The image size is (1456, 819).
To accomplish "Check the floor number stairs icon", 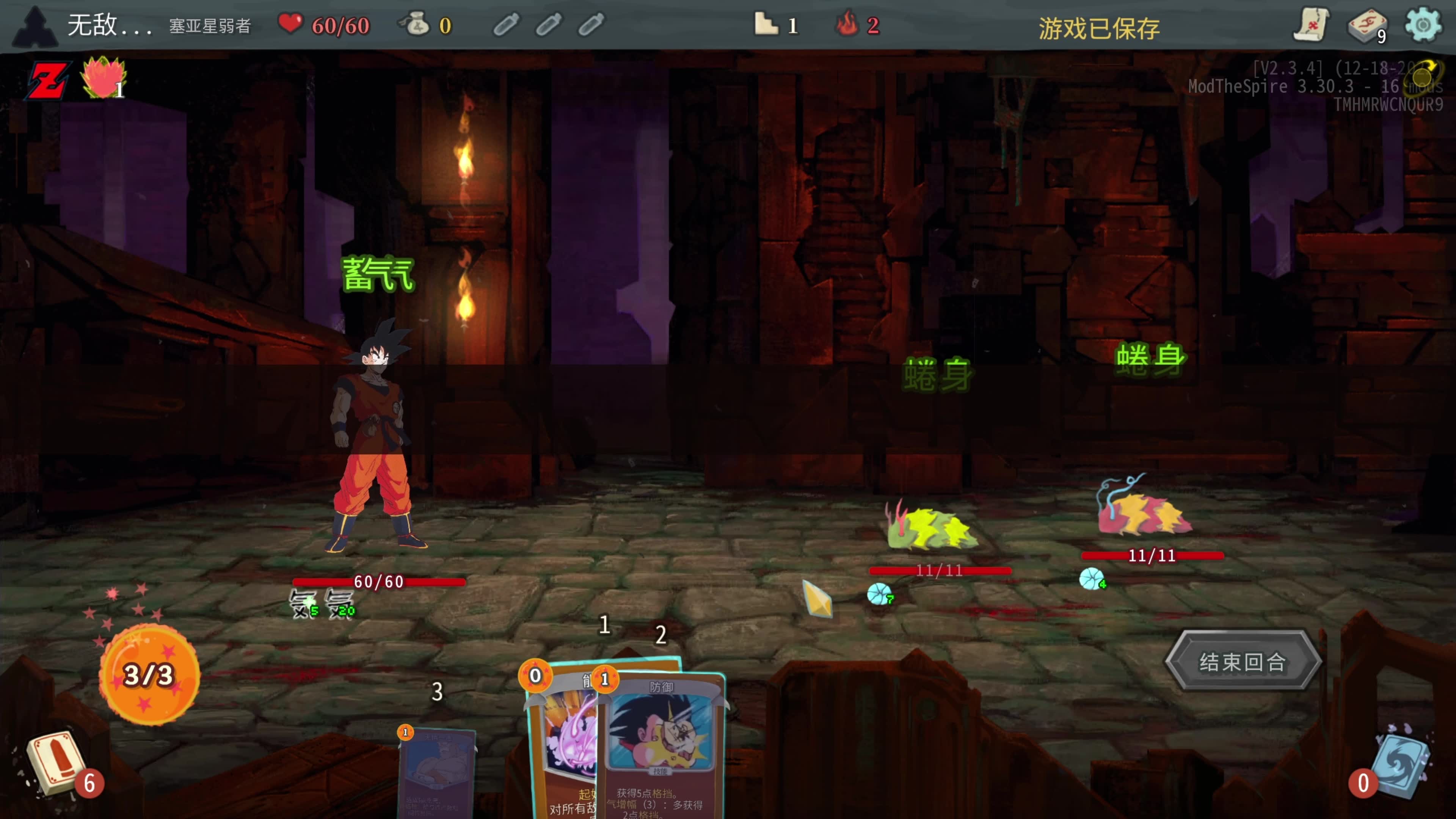I will click(766, 25).
